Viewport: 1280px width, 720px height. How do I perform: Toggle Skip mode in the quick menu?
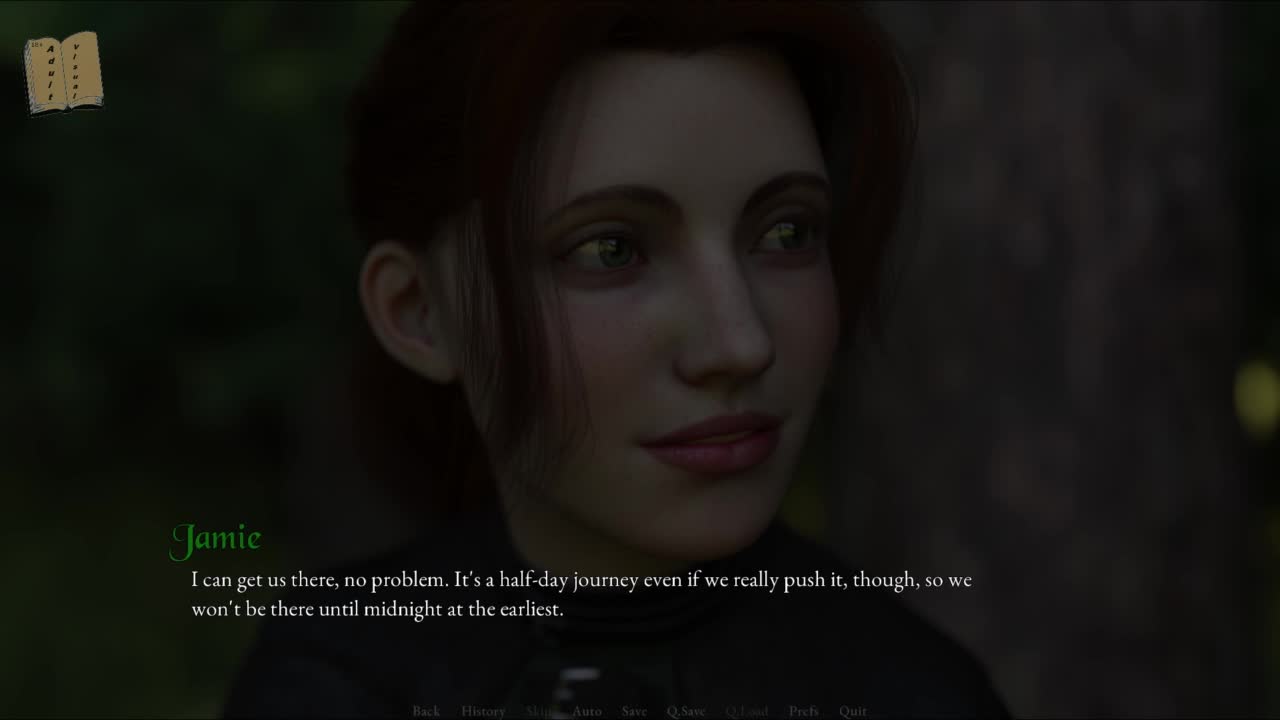[x=539, y=711]
